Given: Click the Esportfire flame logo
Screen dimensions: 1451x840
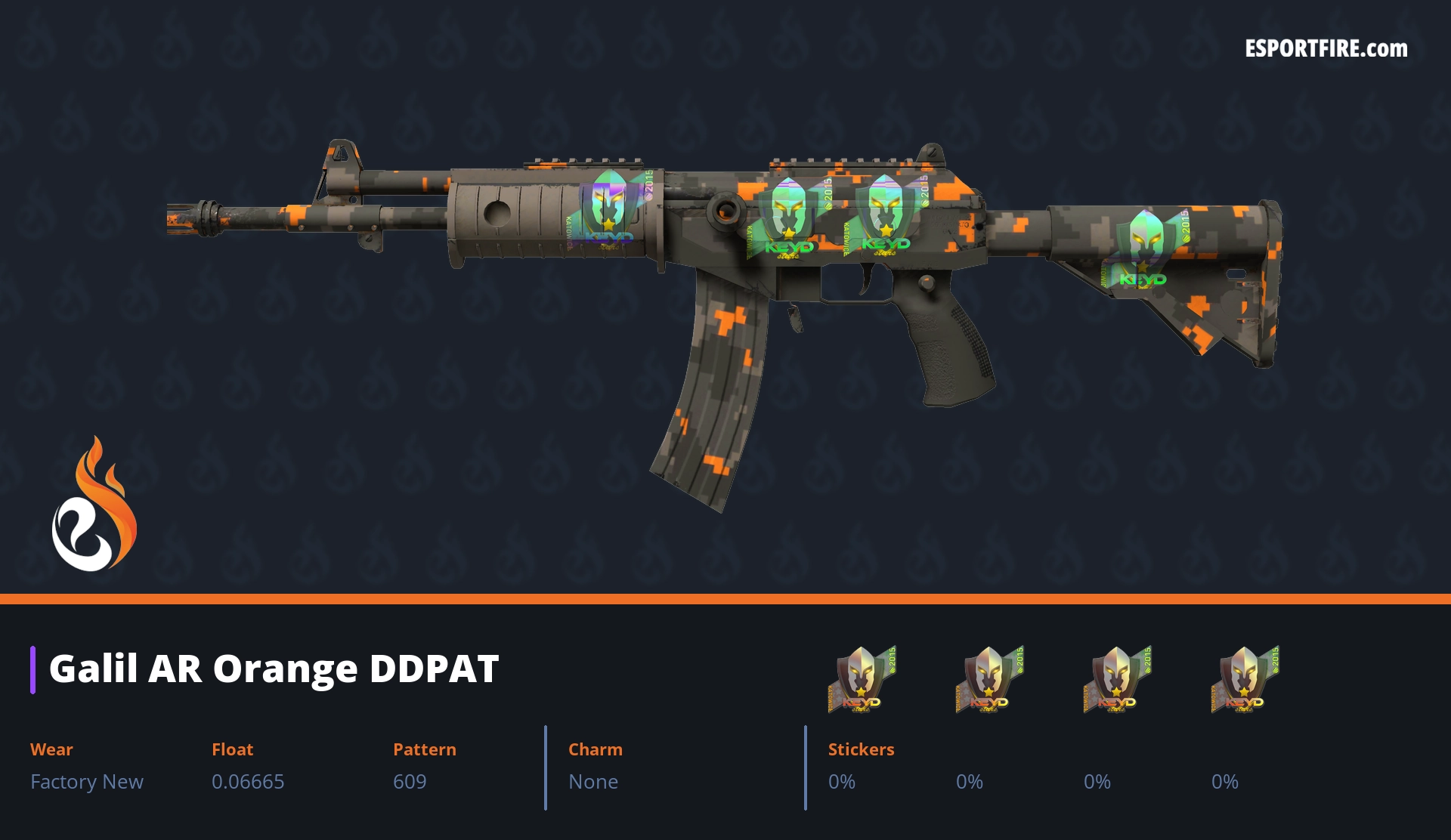Looking at the screenshot, I should [94, 505].
